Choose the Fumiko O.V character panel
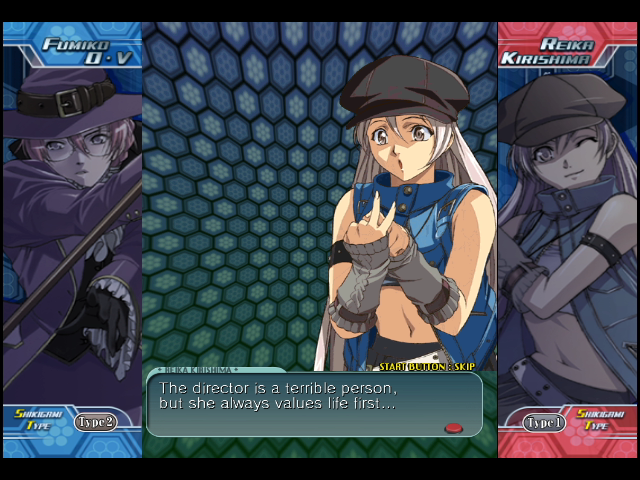The width and height of the screenshot is (640, 480). click(x=72, y=230)
